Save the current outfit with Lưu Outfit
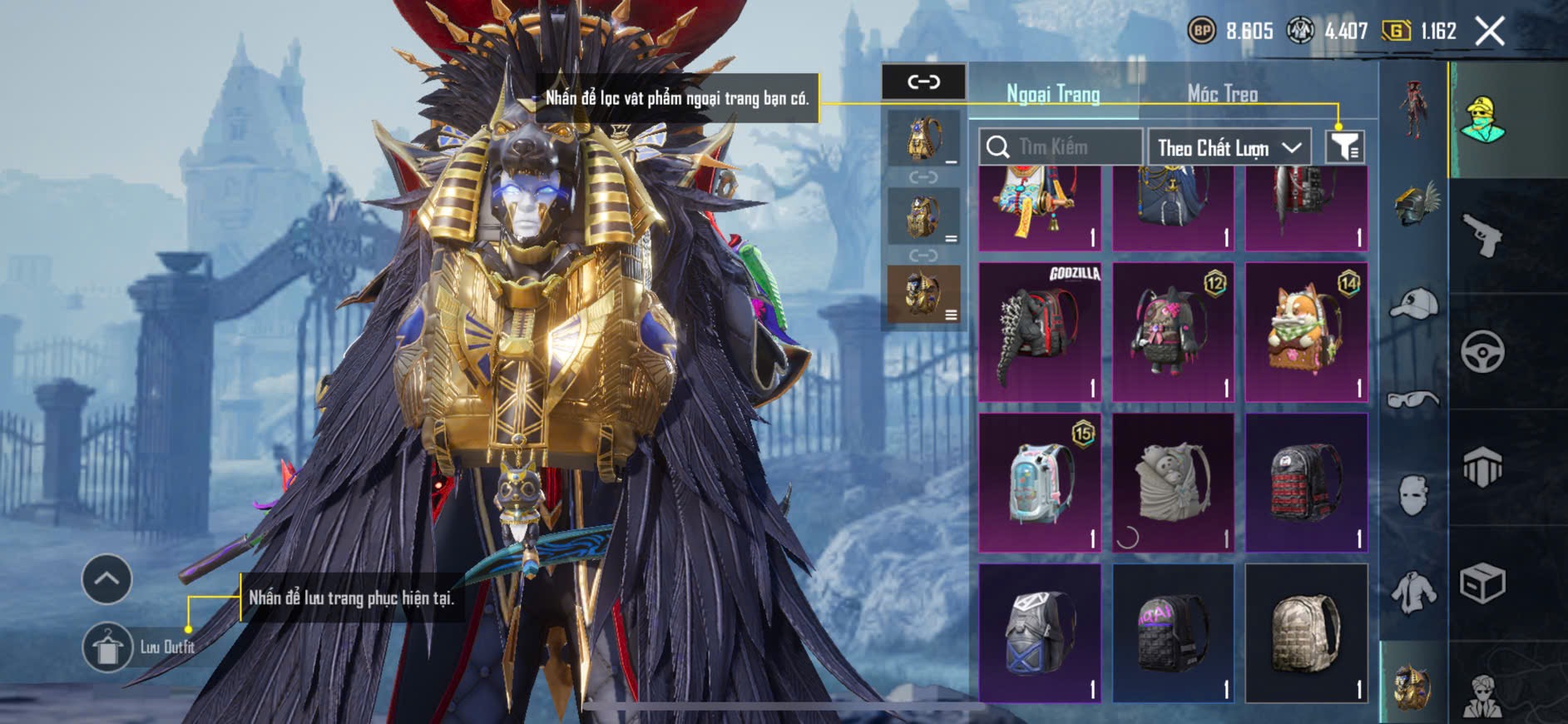The image size is (1568, 724). coord(108,647)
